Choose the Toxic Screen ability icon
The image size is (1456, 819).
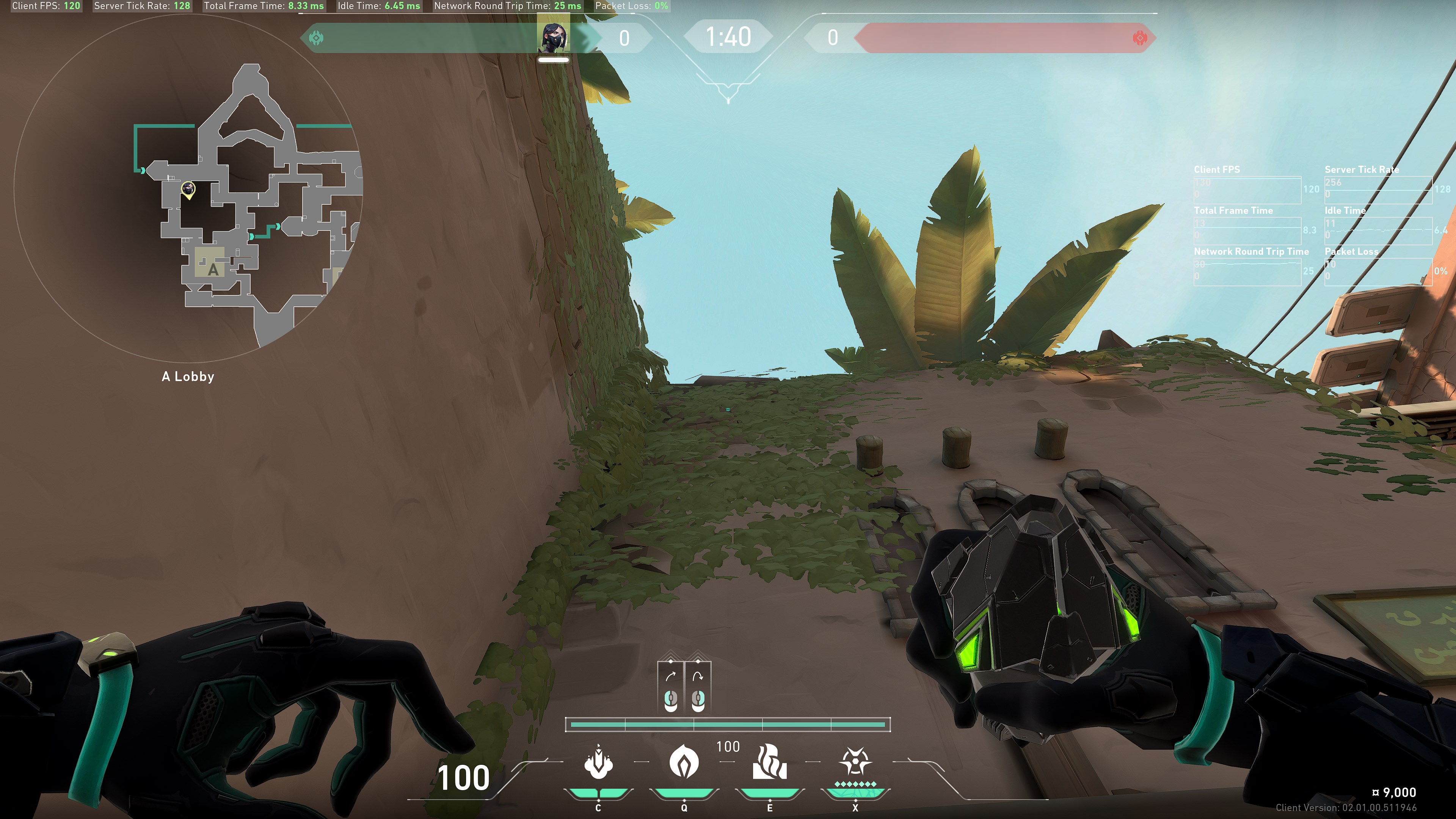769,762
